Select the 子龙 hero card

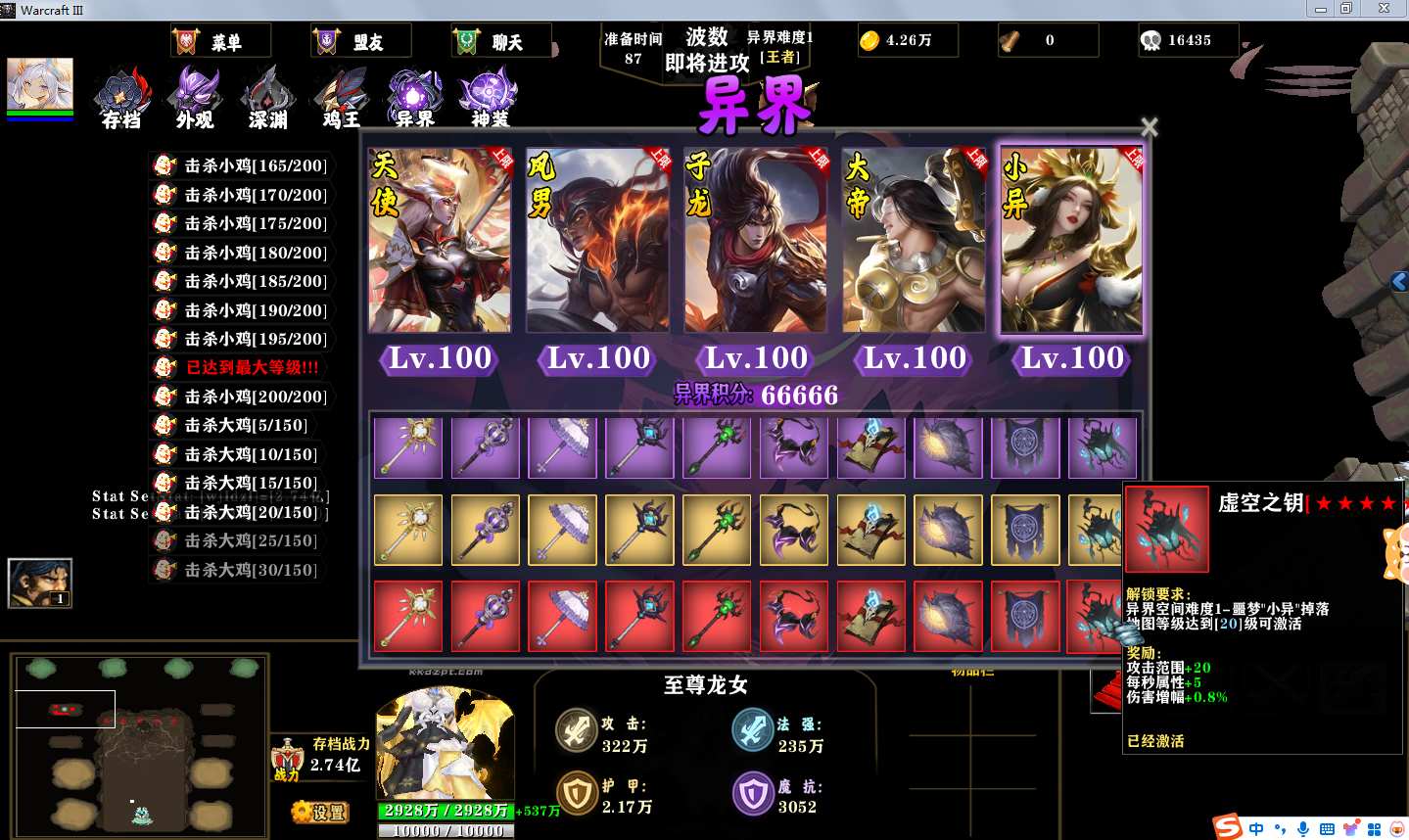pyautogui.click(x=755, y=241)
